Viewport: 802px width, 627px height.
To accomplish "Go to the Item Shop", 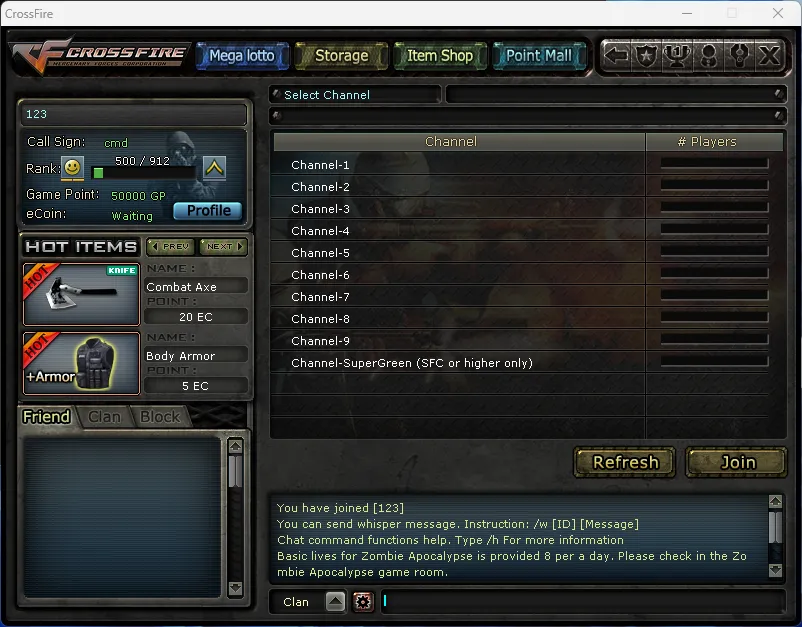I will pos(440,56).
